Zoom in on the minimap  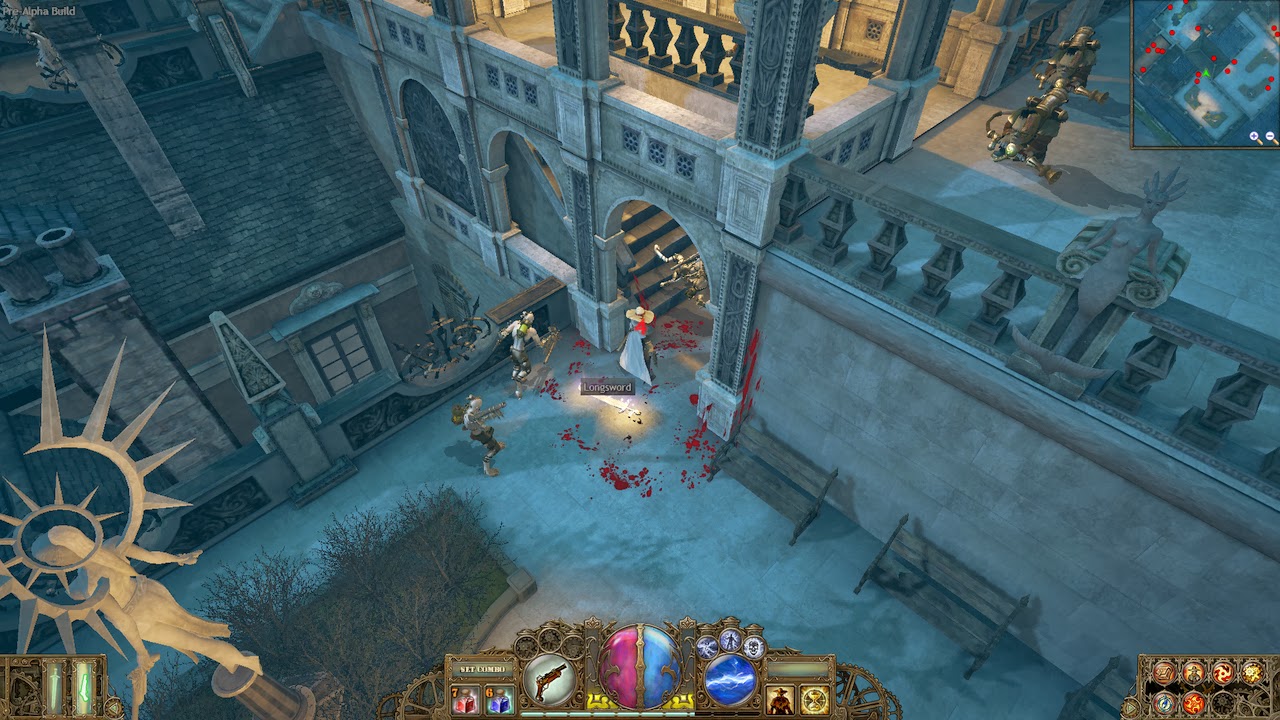1254,135
